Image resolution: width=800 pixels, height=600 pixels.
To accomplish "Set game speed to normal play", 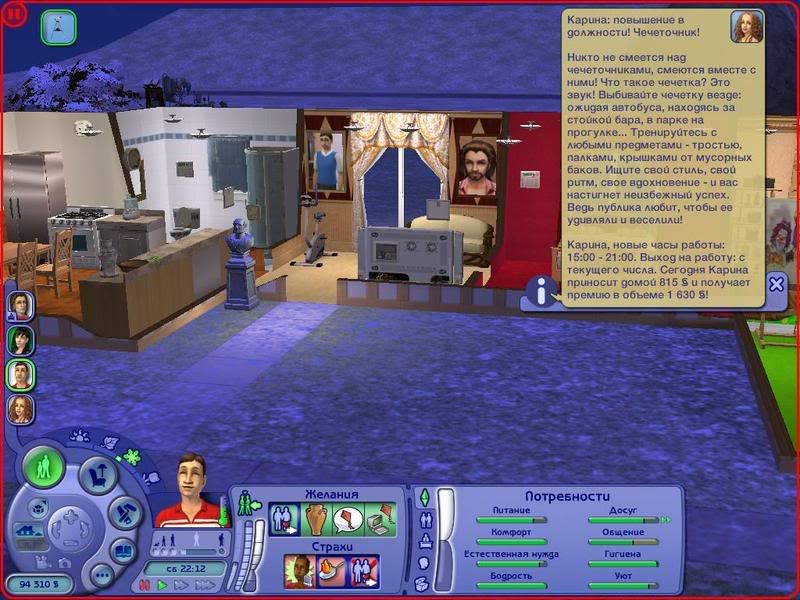I will tap(163, 584).
